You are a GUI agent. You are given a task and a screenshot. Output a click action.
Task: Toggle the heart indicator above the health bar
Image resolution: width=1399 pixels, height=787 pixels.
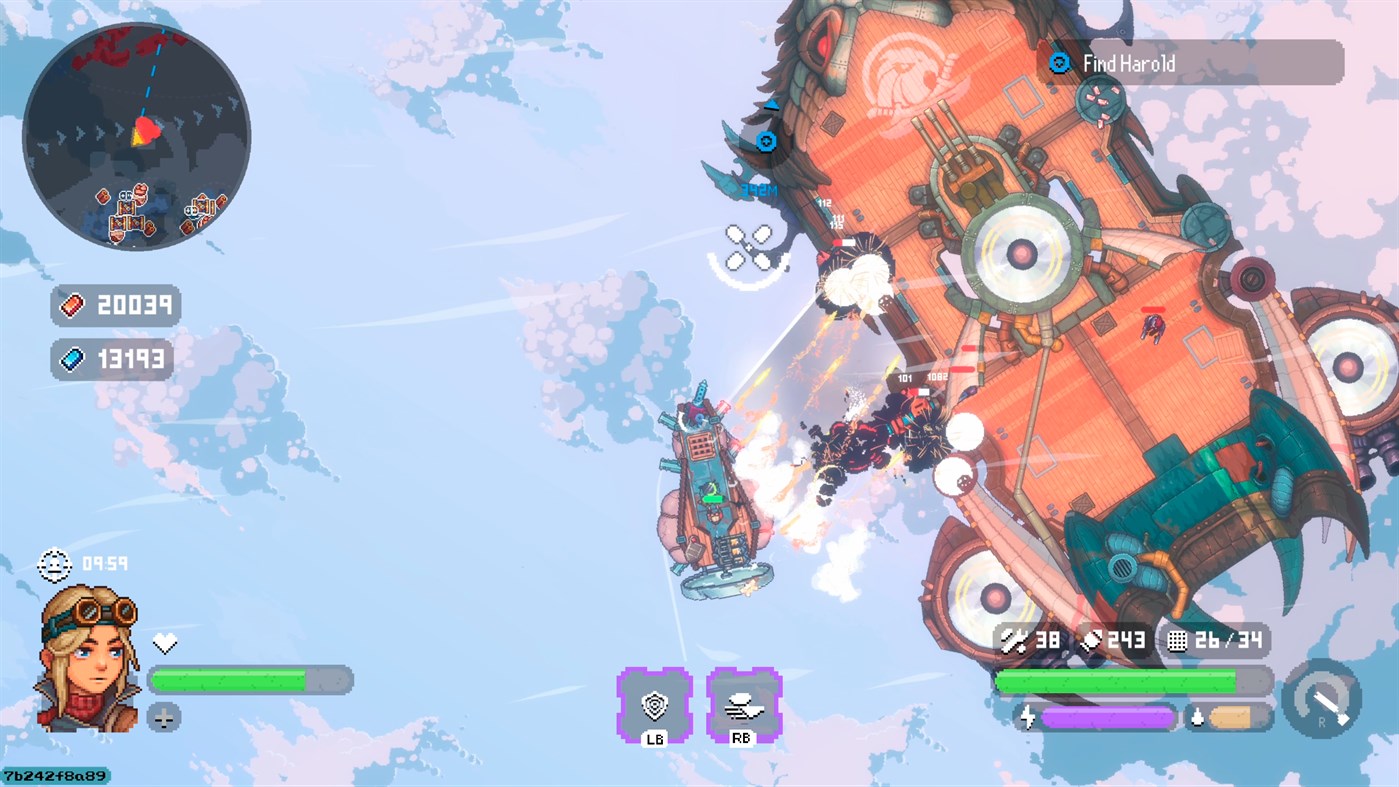point(167,643)
